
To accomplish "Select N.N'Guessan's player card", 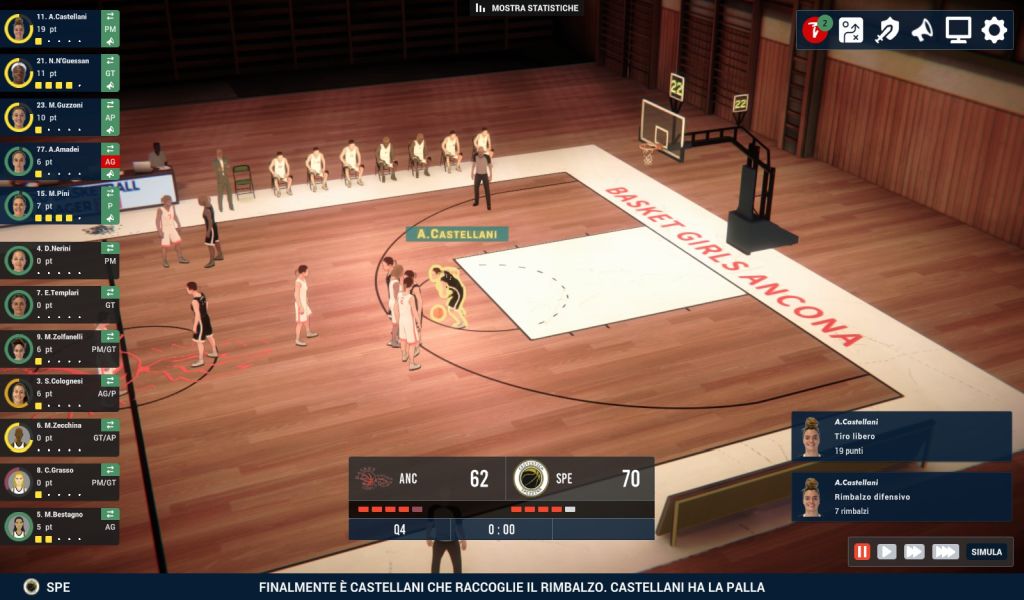I will pyautogui.click(x=55, y=73).
